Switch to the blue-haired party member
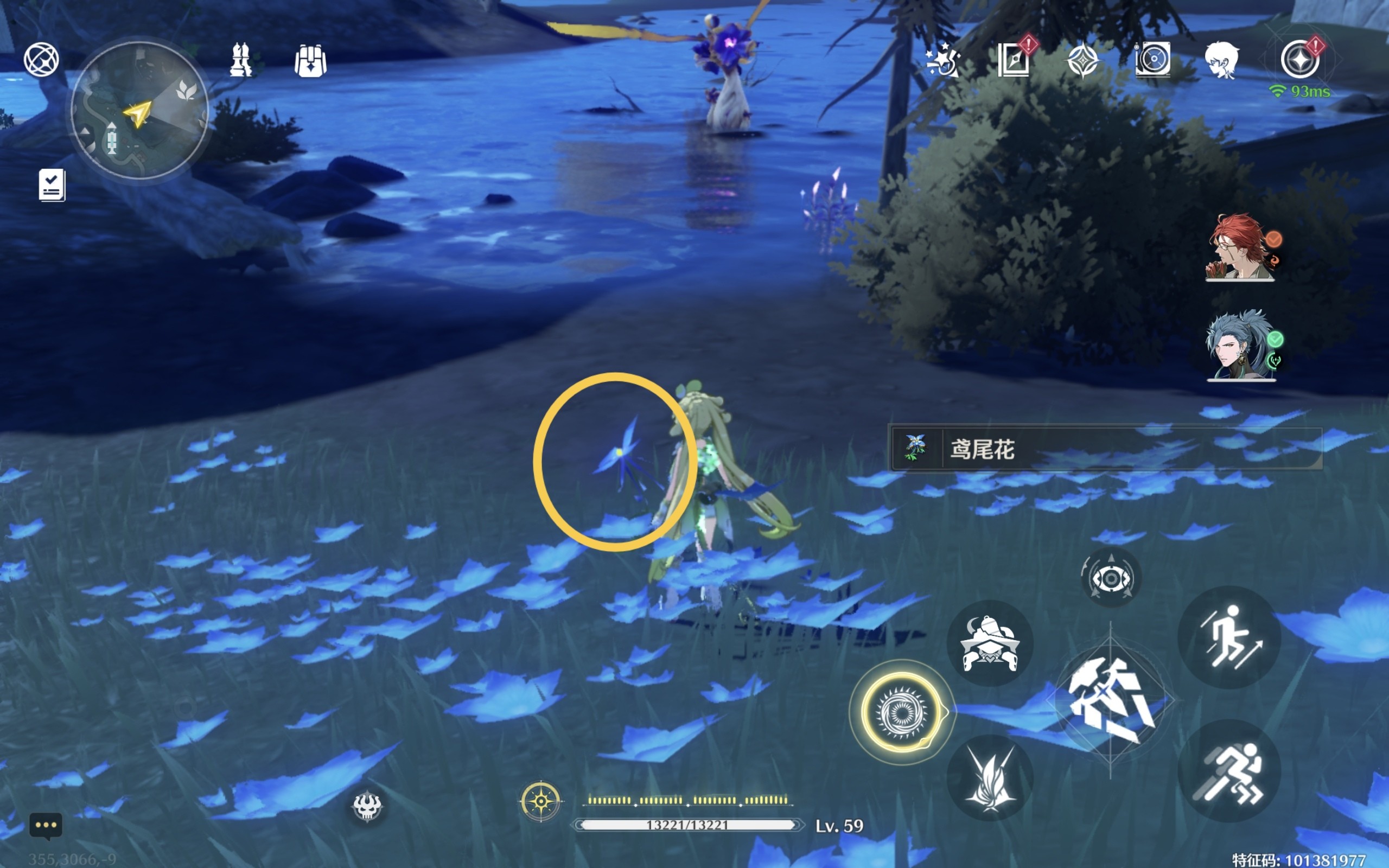The image size is (1389, 868). point(1240,346)
